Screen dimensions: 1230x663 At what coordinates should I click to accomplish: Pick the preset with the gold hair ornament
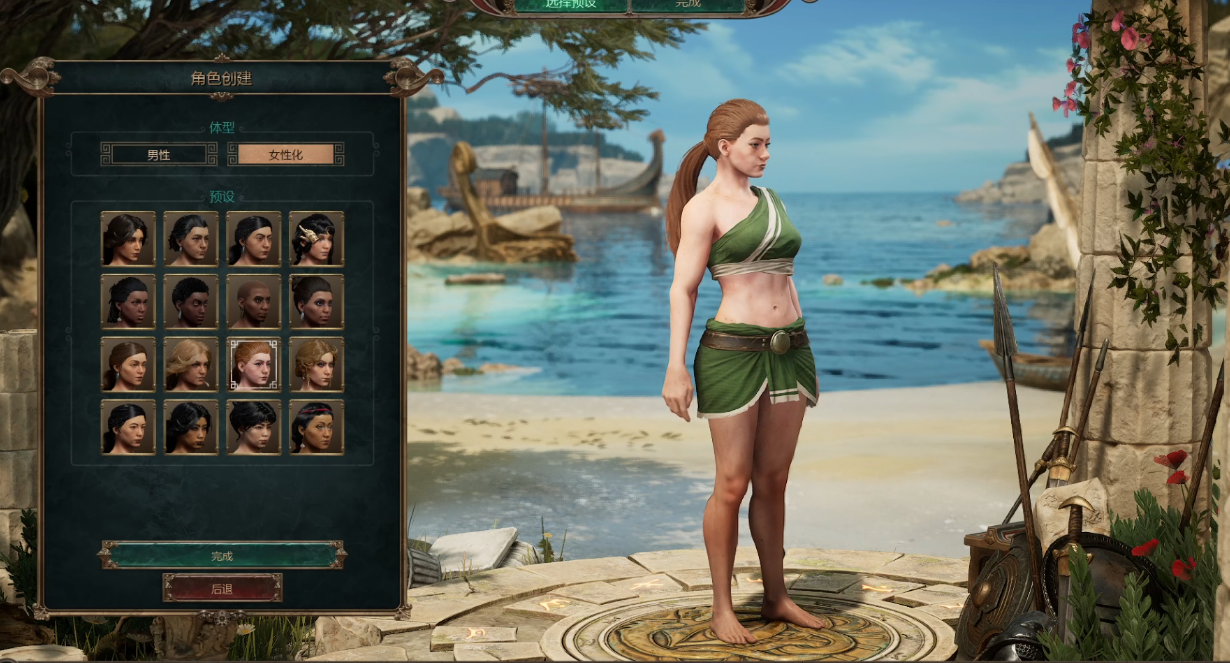click(x=316, y=238)
